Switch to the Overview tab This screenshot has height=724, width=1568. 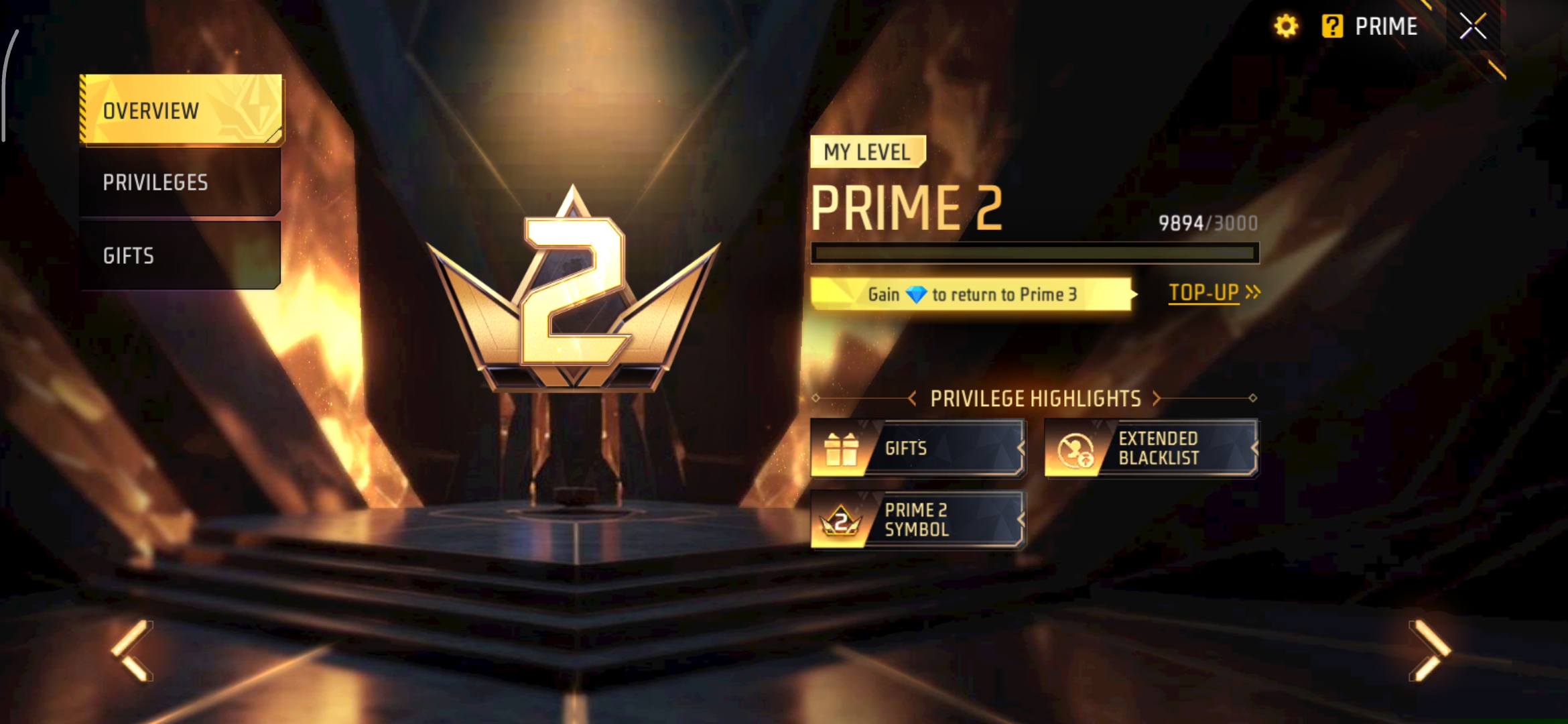coord(180,110)
